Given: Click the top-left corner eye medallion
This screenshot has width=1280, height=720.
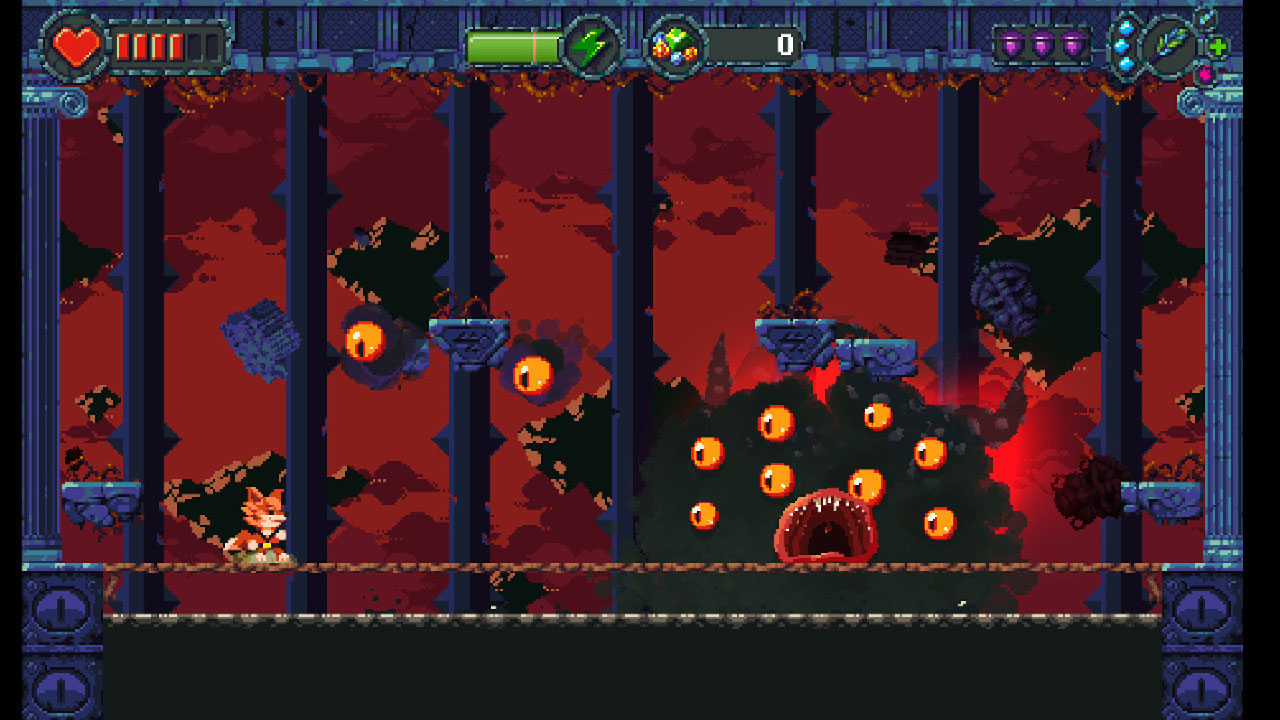Looking at the screenshot, I should pyautogui.click(x=71, y=103).
